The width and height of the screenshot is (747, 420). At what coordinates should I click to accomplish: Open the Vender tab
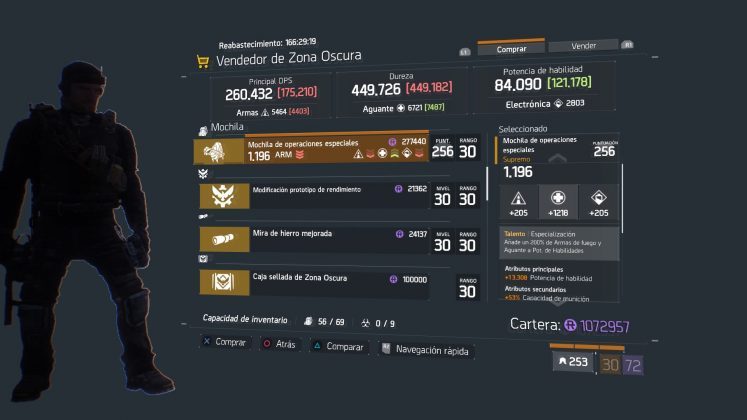[583, 46]
